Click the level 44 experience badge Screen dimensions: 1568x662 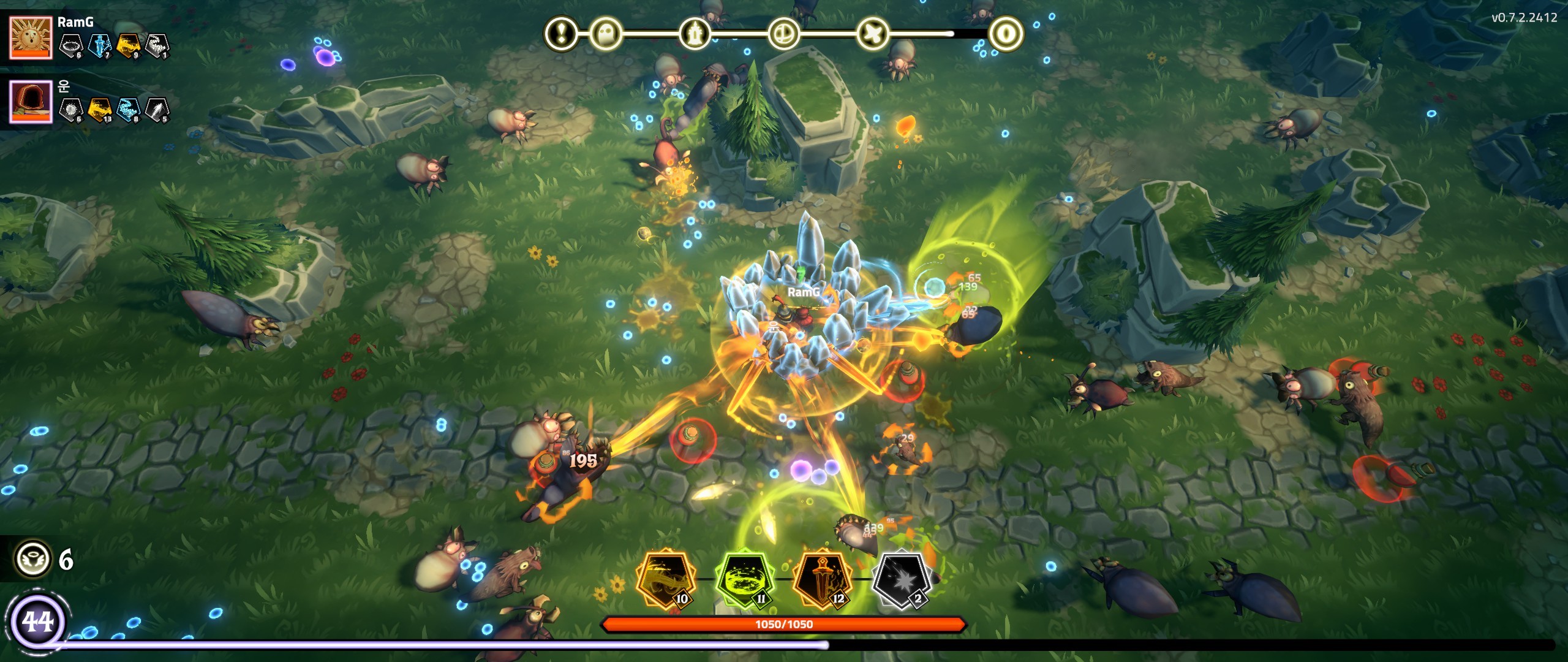38,622
